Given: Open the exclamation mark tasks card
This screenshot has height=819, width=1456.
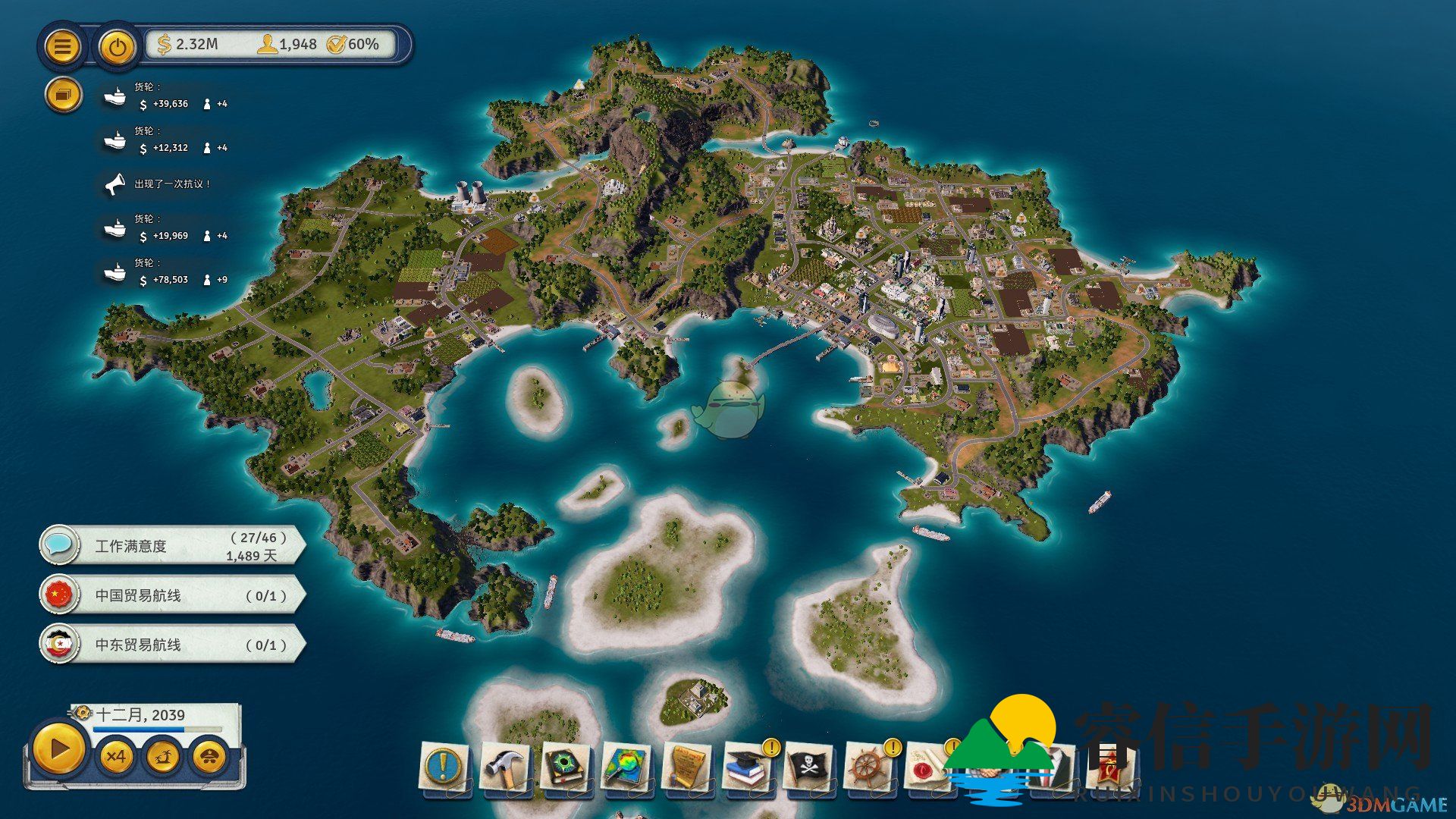Looking at the screenshot, I should click(444, 767).
